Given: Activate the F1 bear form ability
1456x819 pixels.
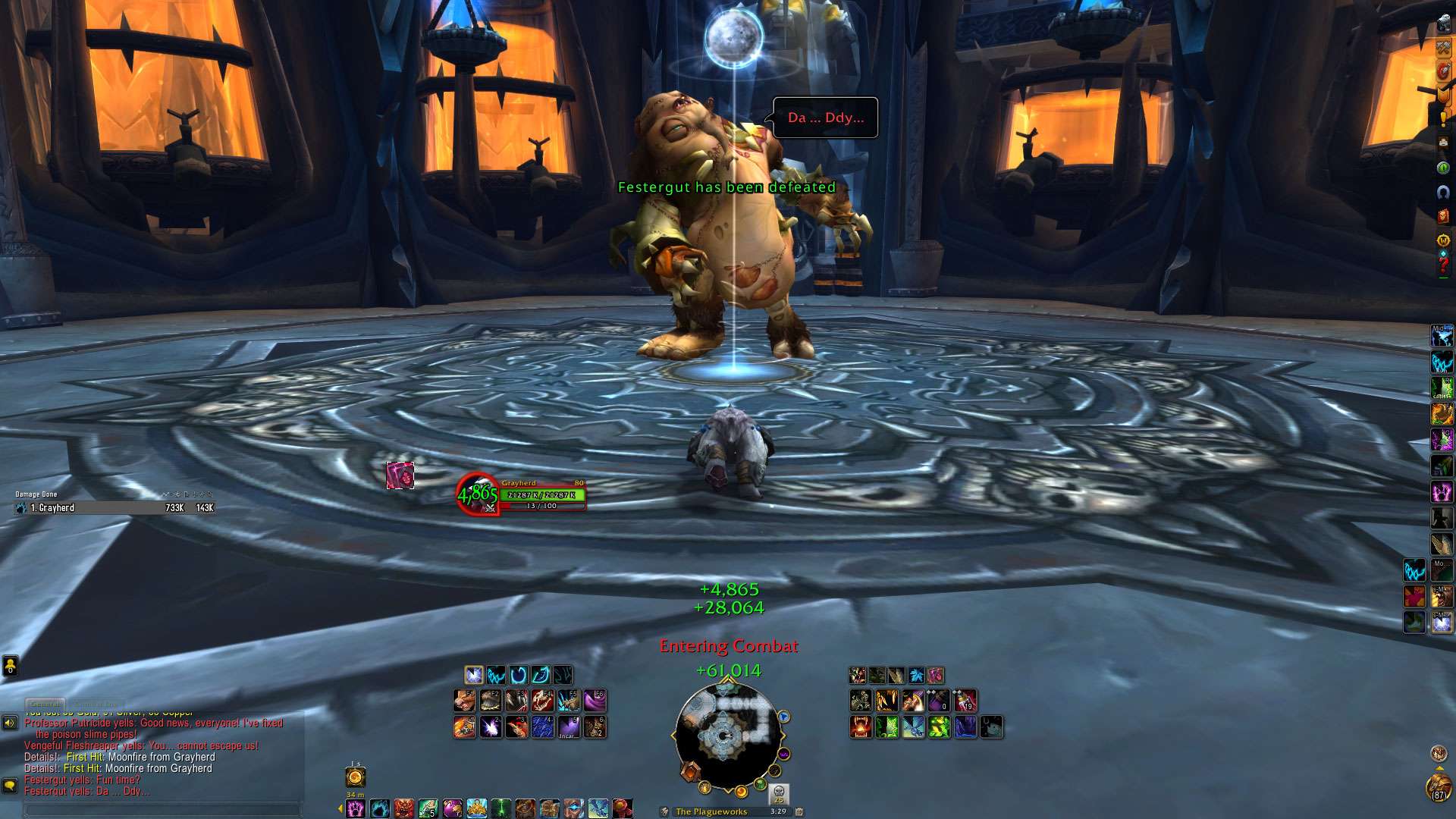Looking at the screenshot, I should [465, 701].
